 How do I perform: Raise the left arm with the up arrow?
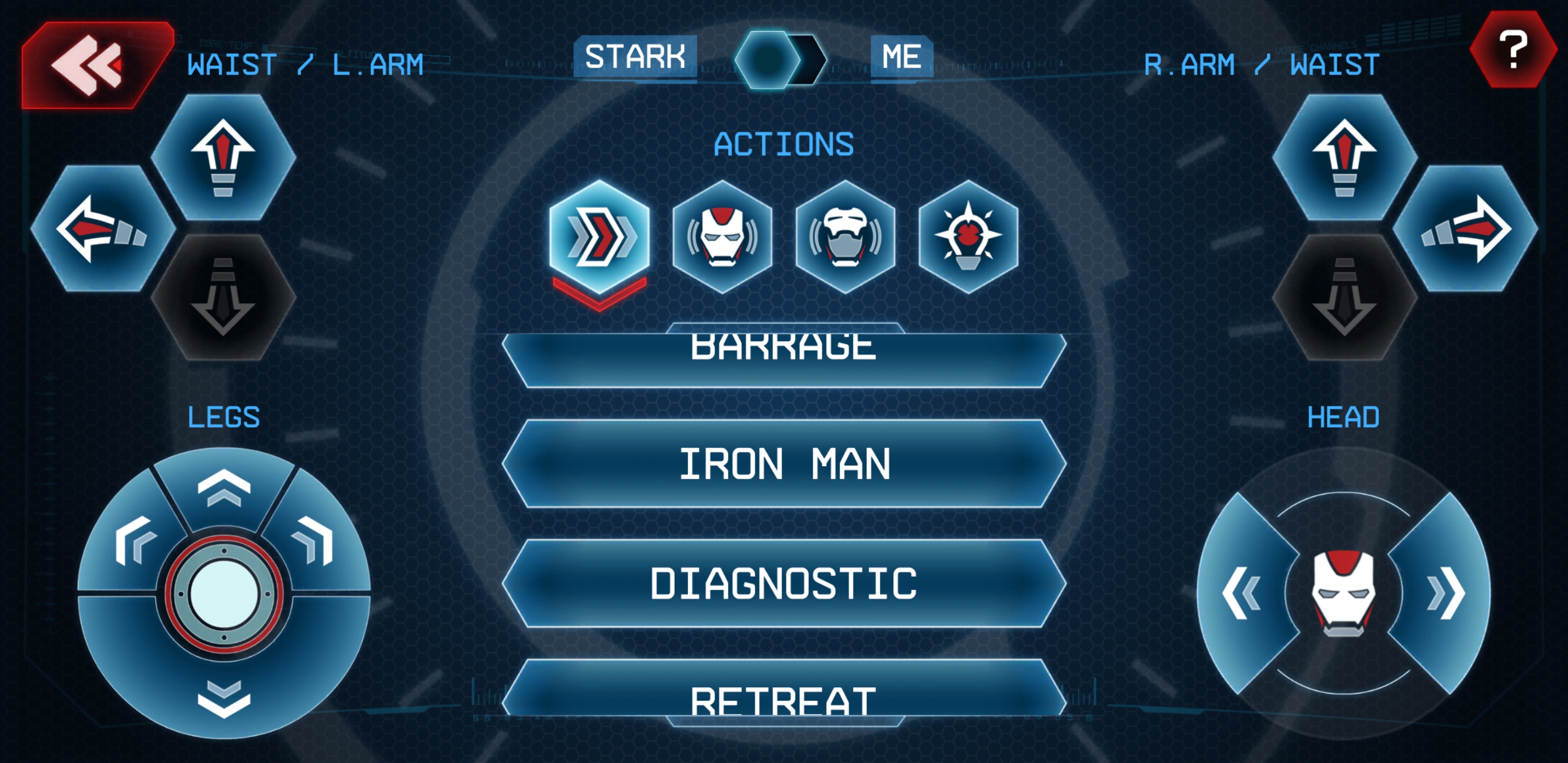coord(224,156)
